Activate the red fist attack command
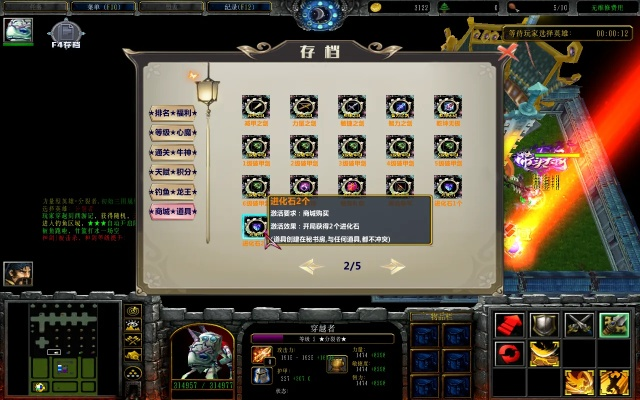The width and height of the screenshot is (640, 400). tap(510, 325)
